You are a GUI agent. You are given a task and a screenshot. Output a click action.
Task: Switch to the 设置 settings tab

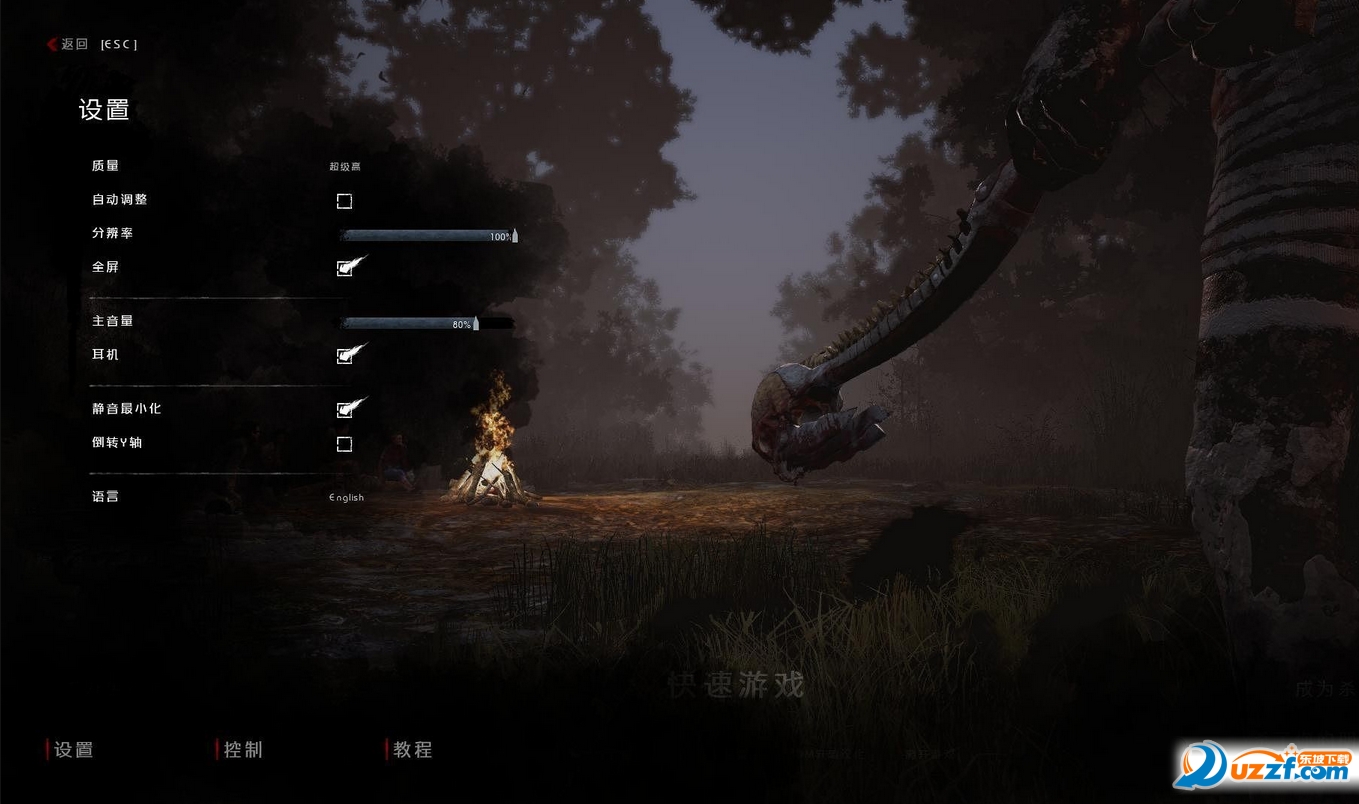click(x=73, y=750)
